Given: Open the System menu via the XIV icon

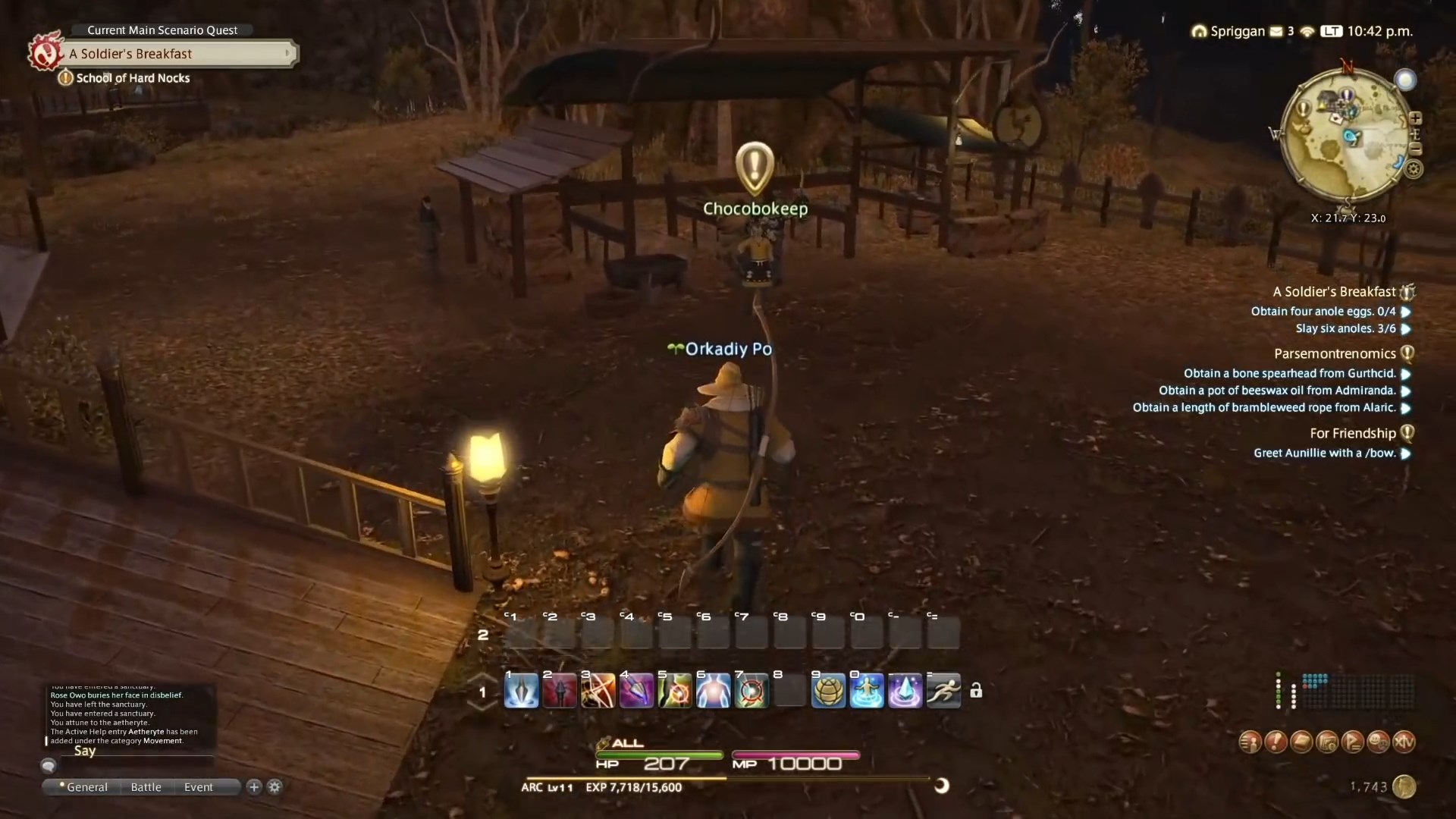Looking at the screenshot, I should click(1404, 742).
